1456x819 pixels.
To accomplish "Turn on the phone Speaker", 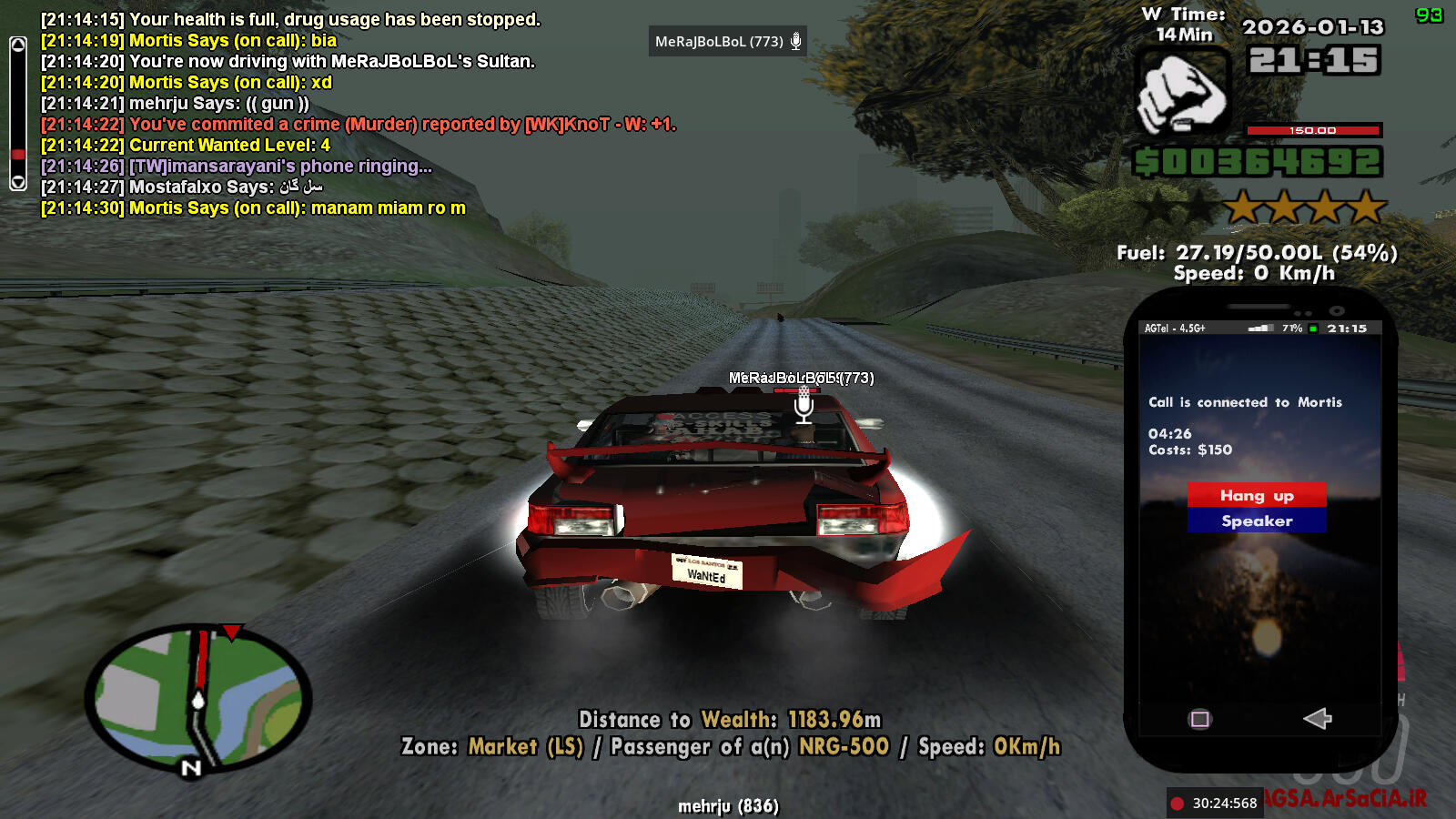I will [x=1257, y=521].
